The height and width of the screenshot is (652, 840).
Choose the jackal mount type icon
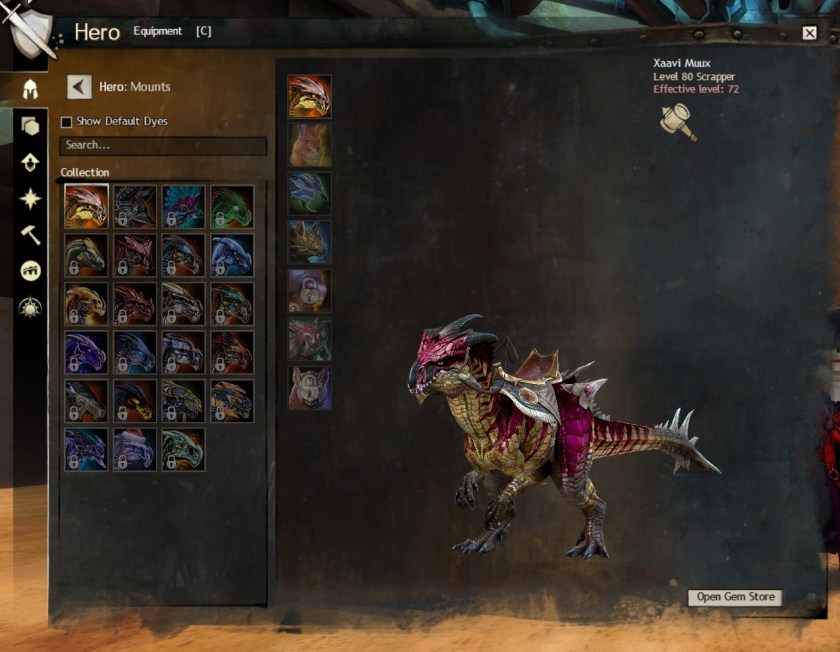(310, 241)
